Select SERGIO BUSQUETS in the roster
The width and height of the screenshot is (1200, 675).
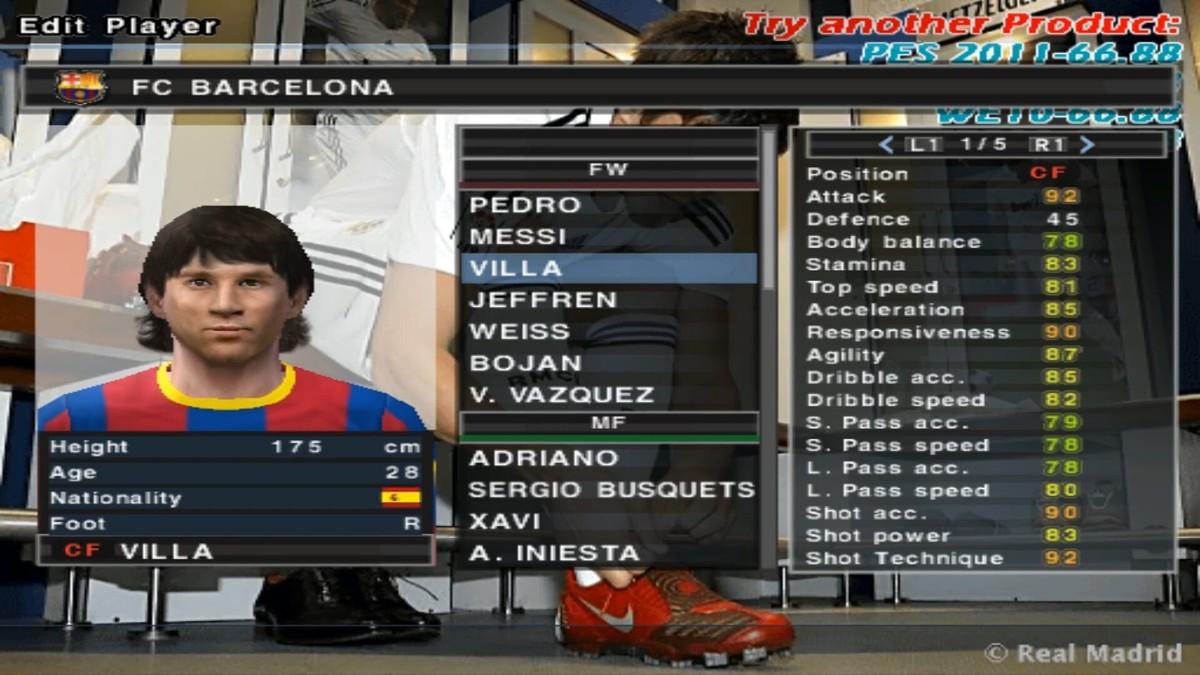pos(611,490)
